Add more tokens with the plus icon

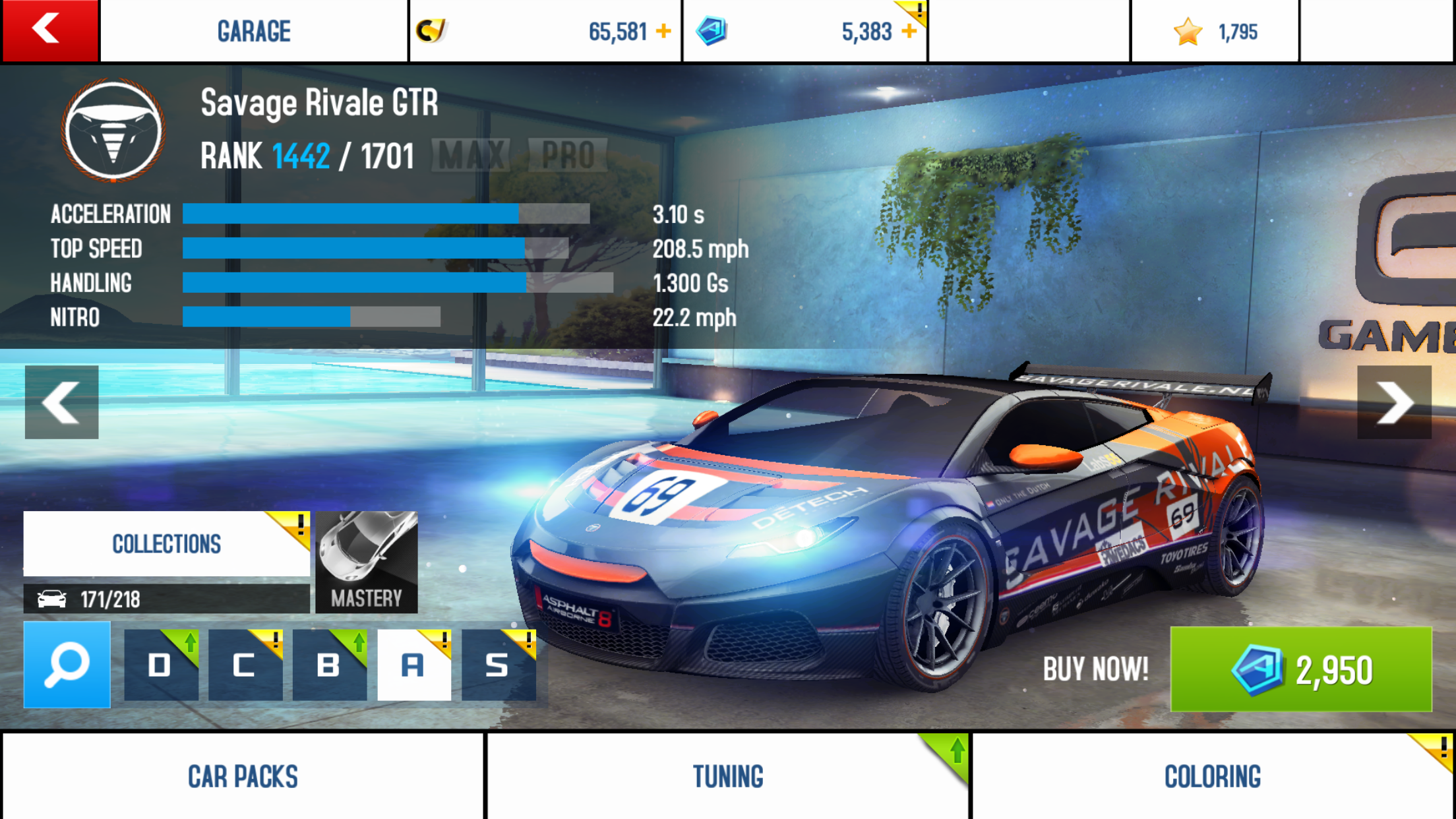(x=909, y=31)
